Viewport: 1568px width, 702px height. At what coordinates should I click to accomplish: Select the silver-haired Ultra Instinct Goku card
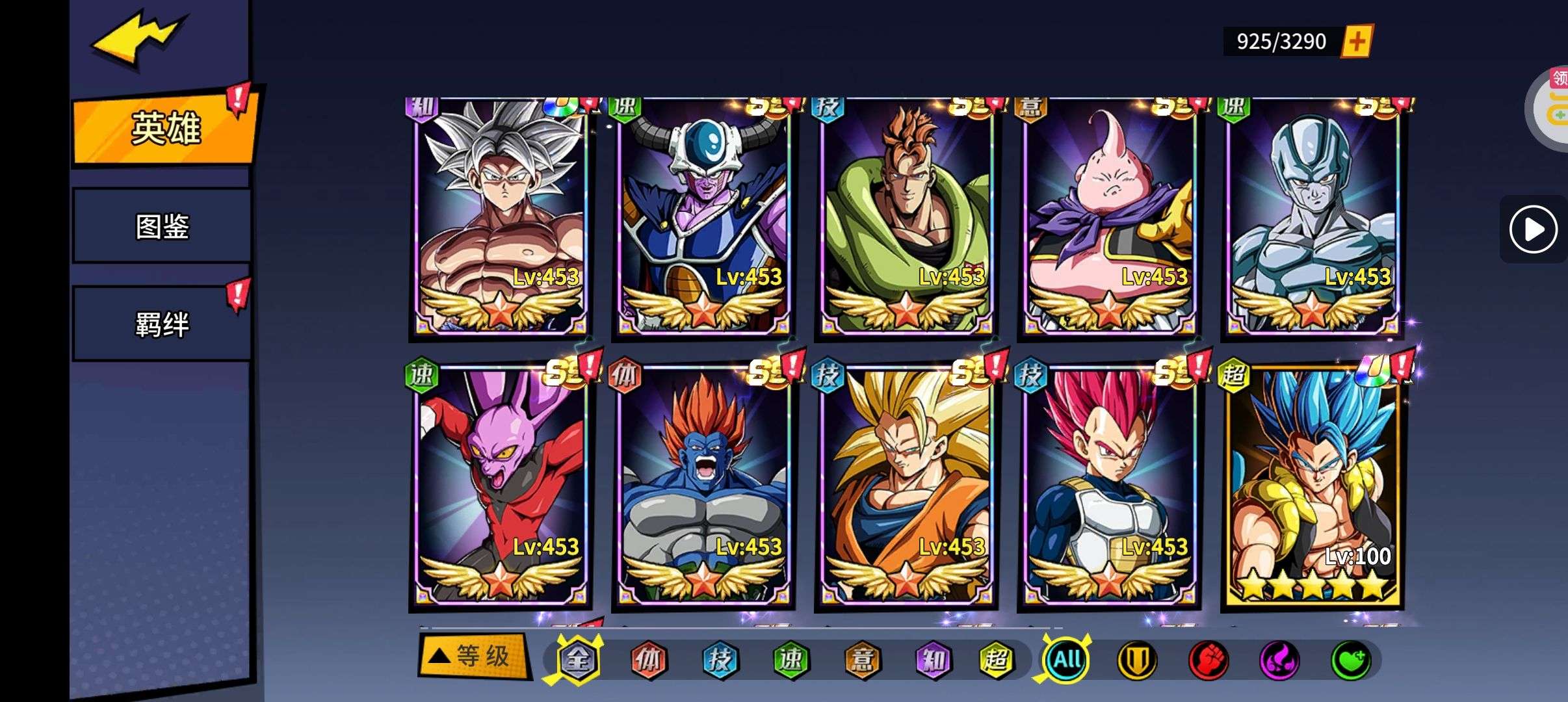point(501,218)
